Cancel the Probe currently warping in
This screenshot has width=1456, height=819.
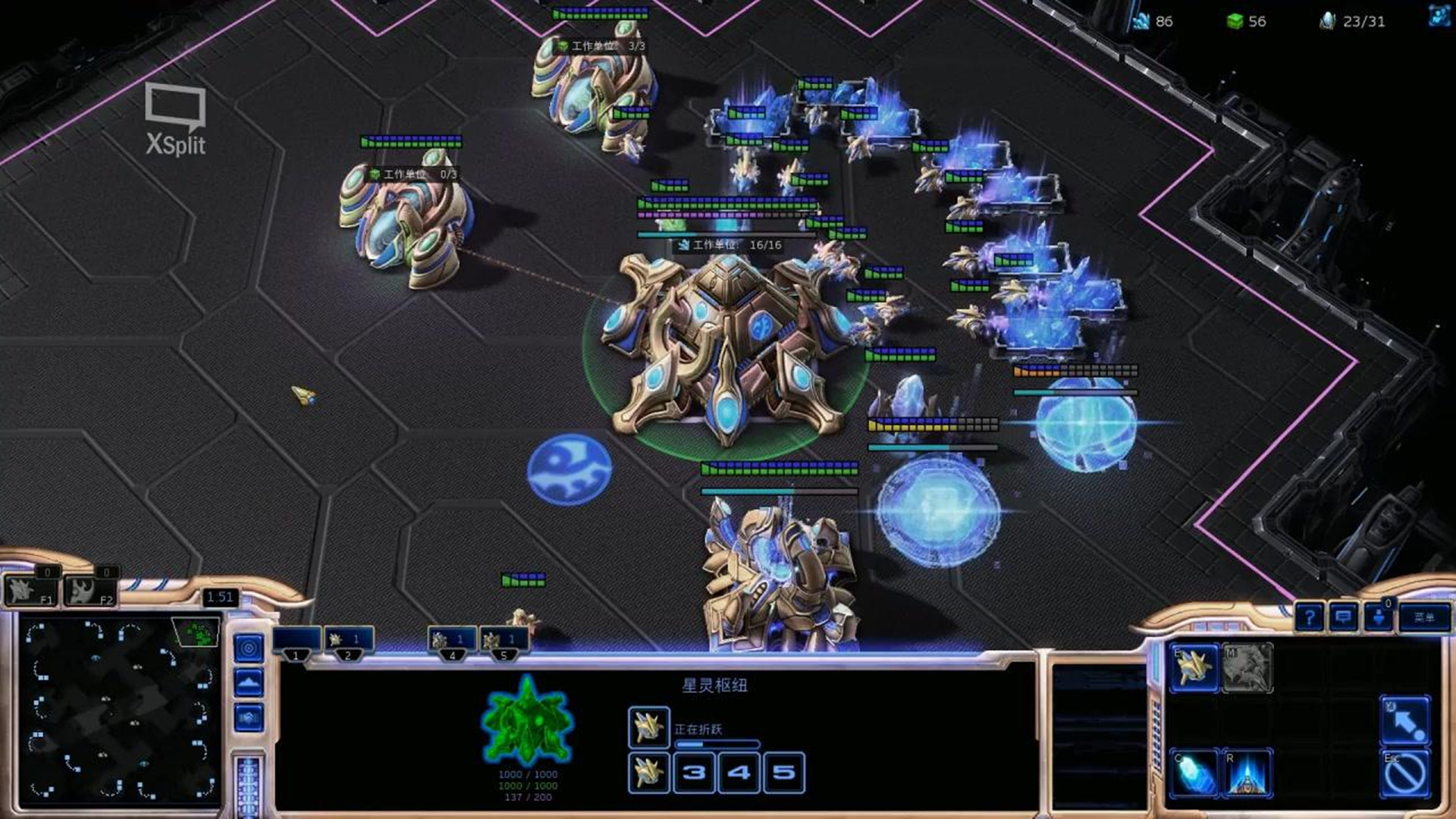point(648,726)
